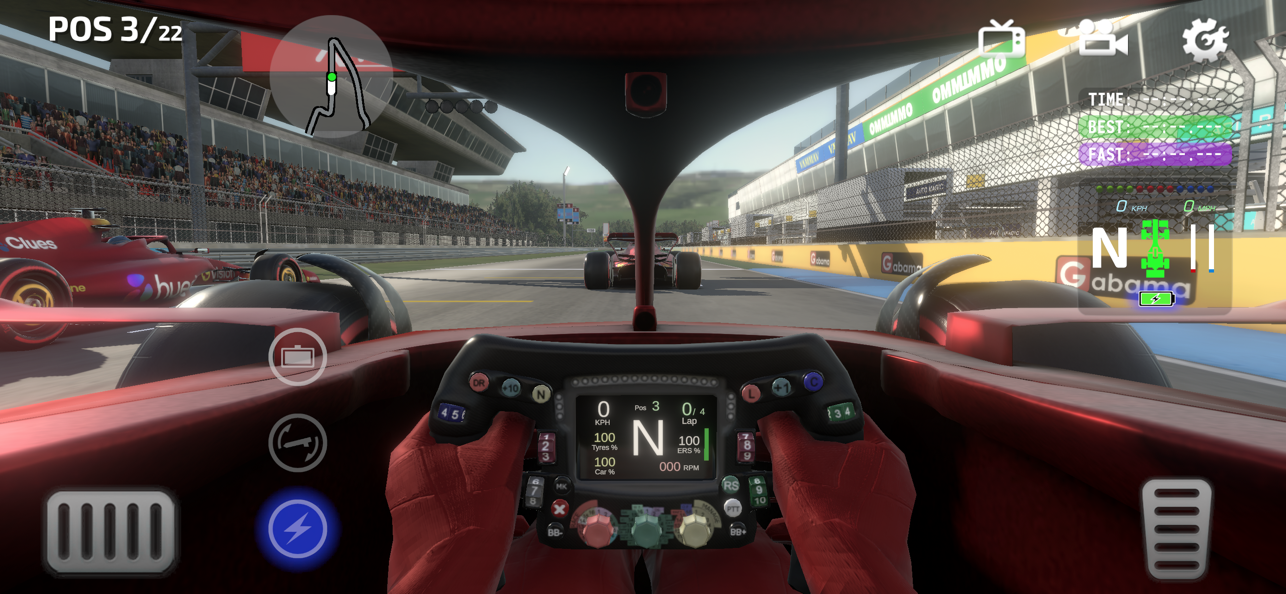Tap the DRS rear wing button
Viewport: 1286px width, 594px height.
click(298, 443)
